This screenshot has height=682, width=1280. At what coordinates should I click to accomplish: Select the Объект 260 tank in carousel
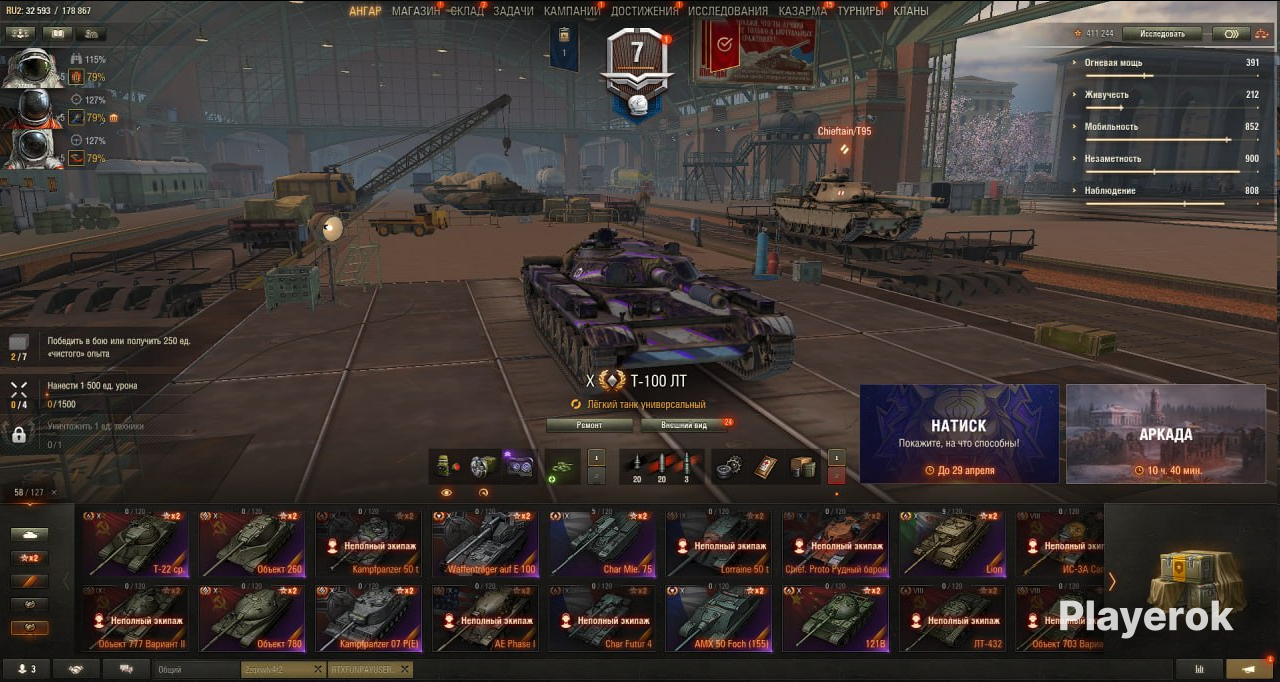pyautogui.click(x=252, y=544)
